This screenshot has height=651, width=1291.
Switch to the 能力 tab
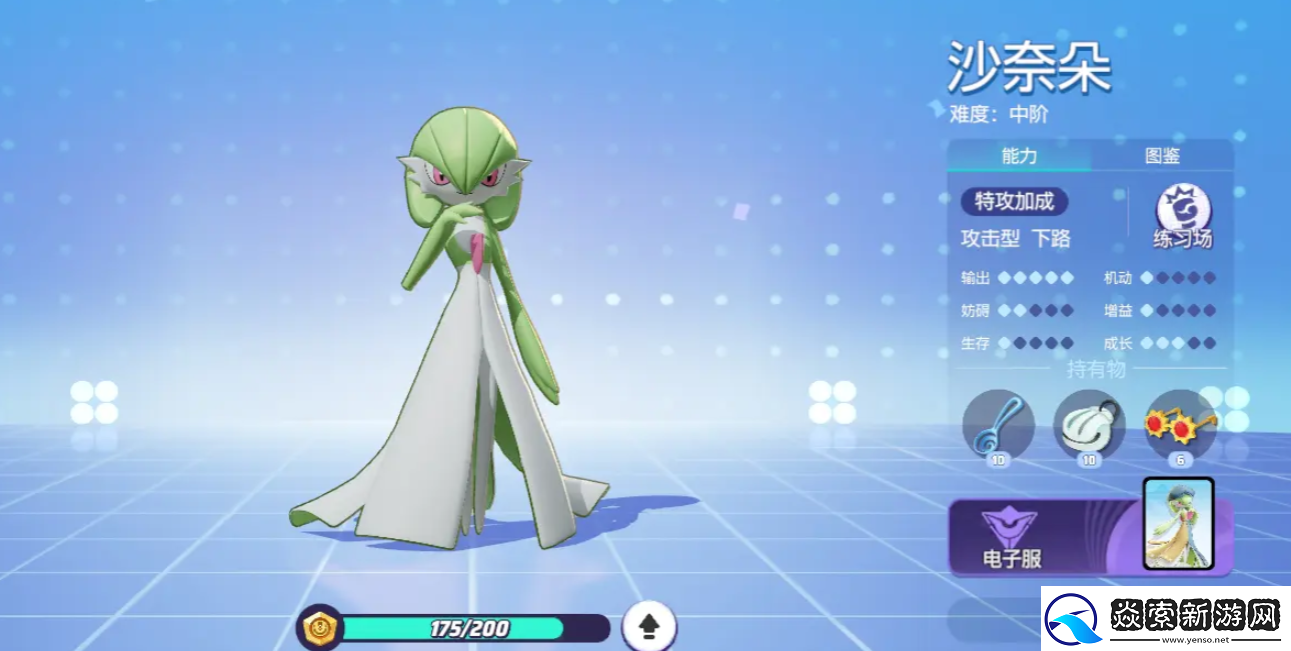click(1018, 156)
